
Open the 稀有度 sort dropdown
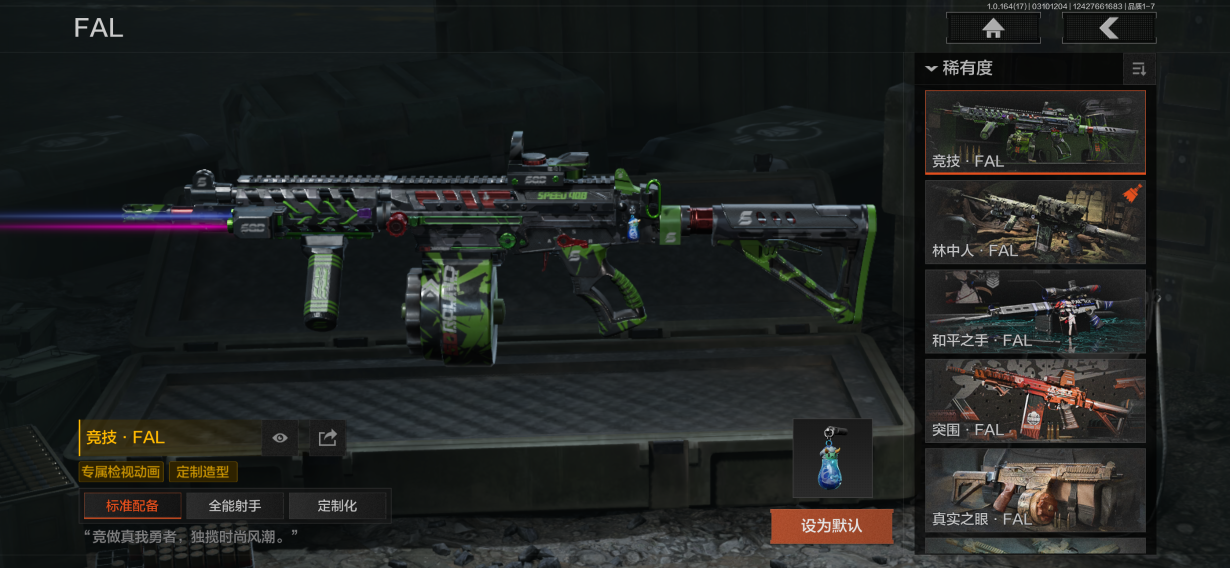(x=960, y=69)
